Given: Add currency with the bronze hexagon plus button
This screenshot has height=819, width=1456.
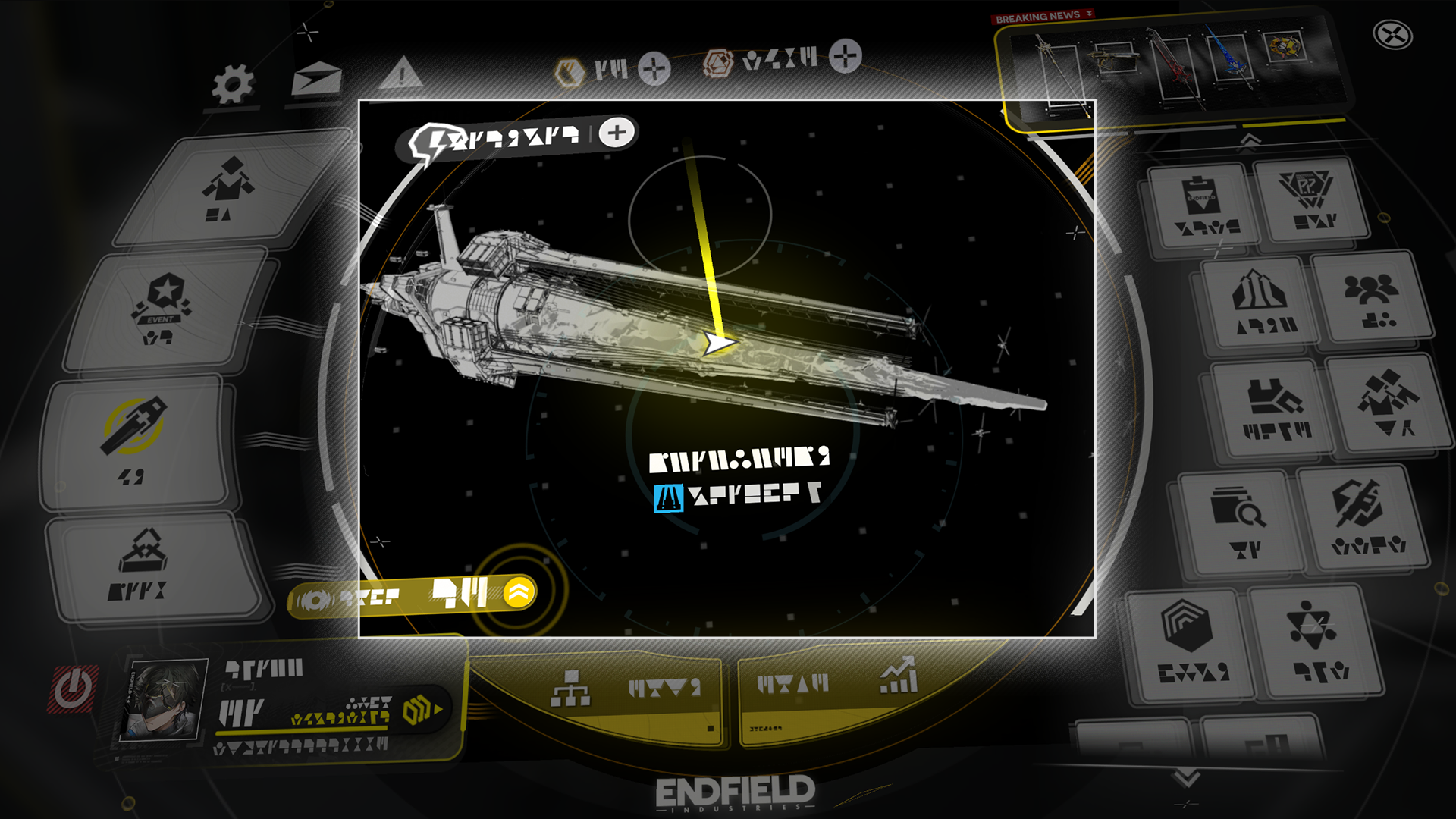Looking at the screenshot, I should (845, 56).
